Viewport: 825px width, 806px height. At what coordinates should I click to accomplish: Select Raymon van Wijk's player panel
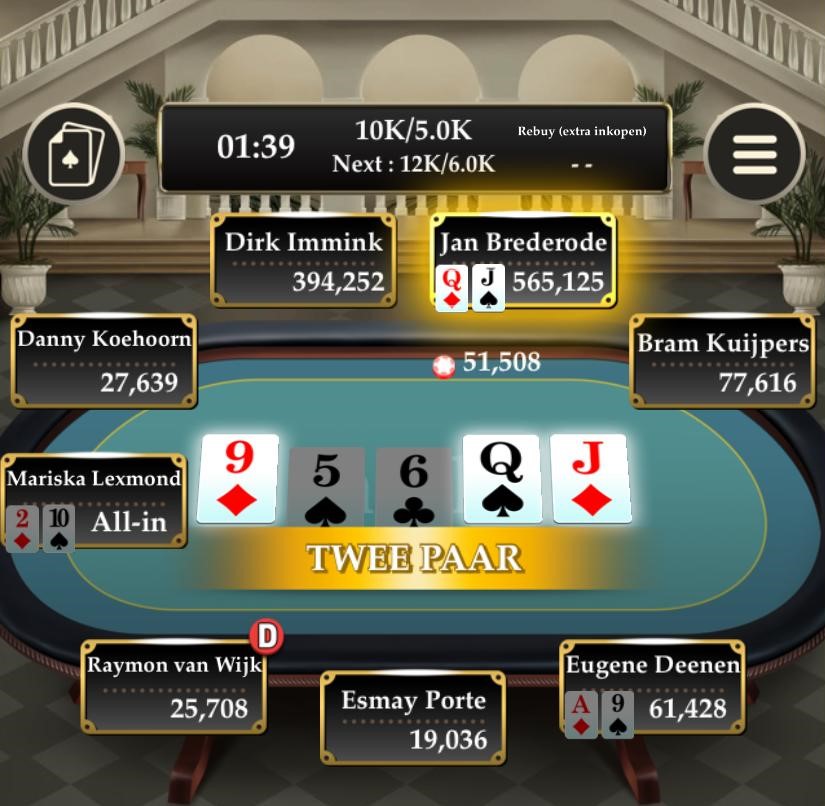[173, 686]
